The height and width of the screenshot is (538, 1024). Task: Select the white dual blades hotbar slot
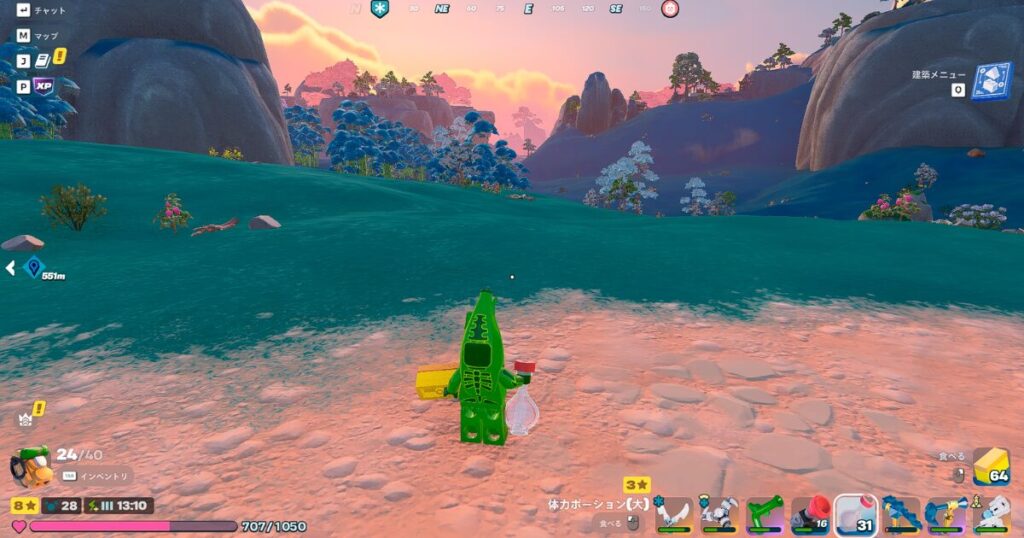click(x=674, y=513)
